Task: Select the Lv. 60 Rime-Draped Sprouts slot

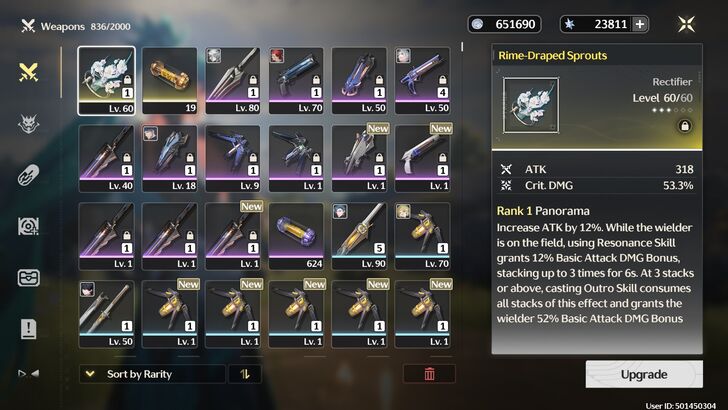Action: click(106, 78)
